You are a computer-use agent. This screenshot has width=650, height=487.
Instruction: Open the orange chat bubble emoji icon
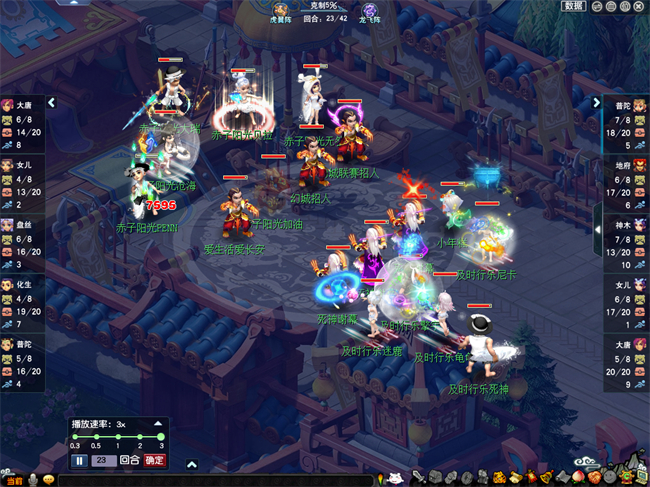coord(48,479)
